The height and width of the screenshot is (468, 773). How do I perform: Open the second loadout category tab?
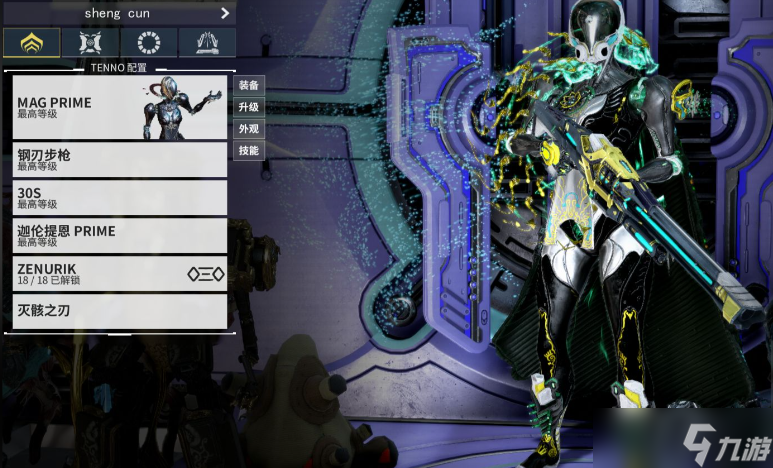89,43
